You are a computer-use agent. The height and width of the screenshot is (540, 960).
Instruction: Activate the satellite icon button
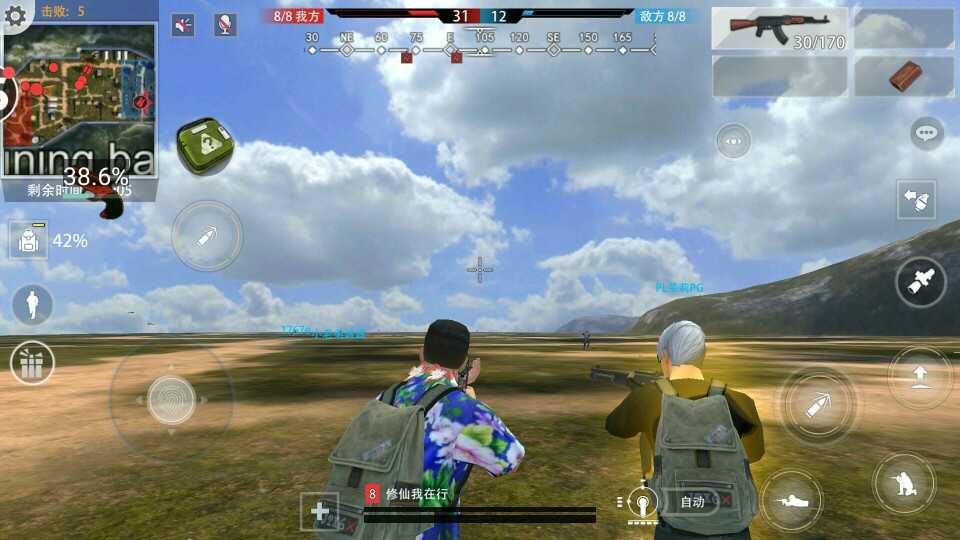pyautogui.click(x=920, y=283)
